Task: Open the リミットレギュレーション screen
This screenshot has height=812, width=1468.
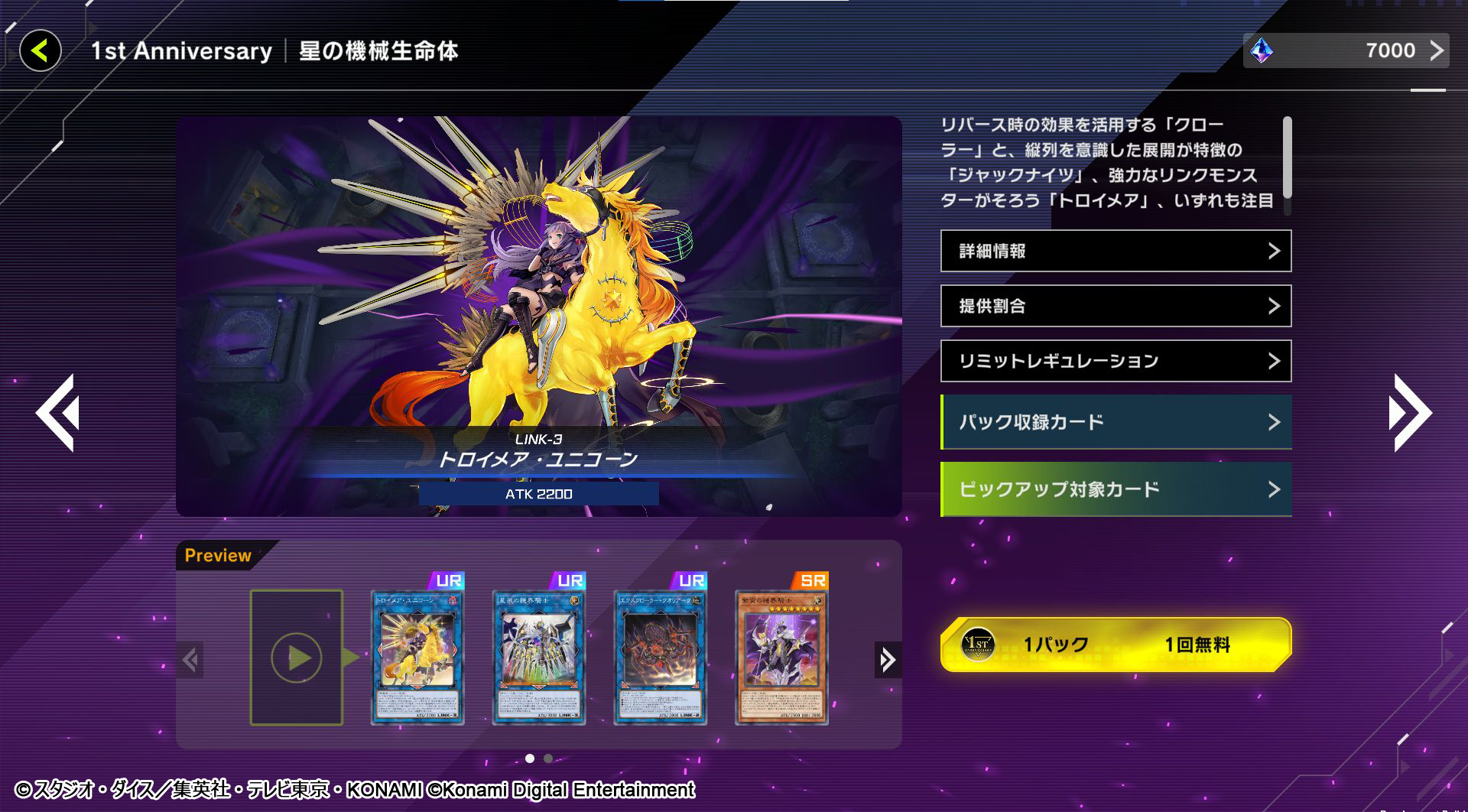Action: coord(1115,360)
